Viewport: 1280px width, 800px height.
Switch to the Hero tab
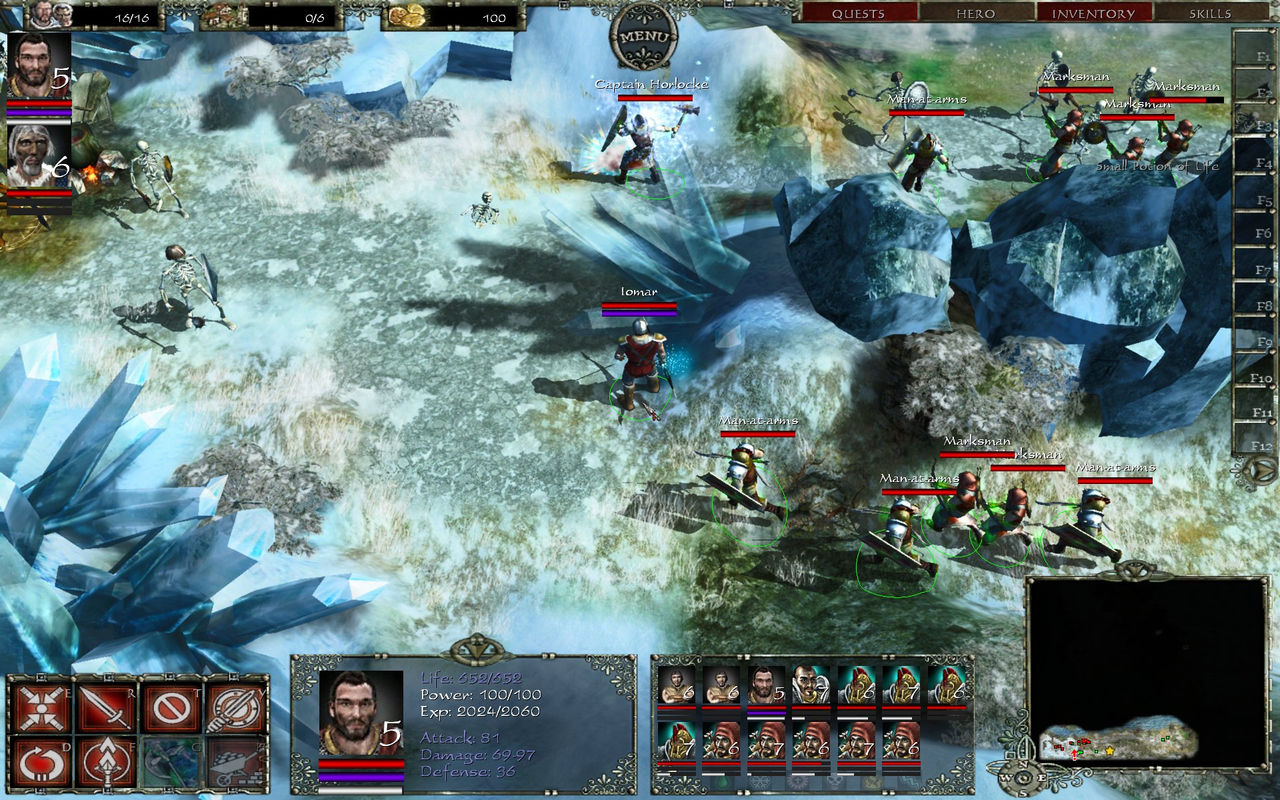click(975, 13)
